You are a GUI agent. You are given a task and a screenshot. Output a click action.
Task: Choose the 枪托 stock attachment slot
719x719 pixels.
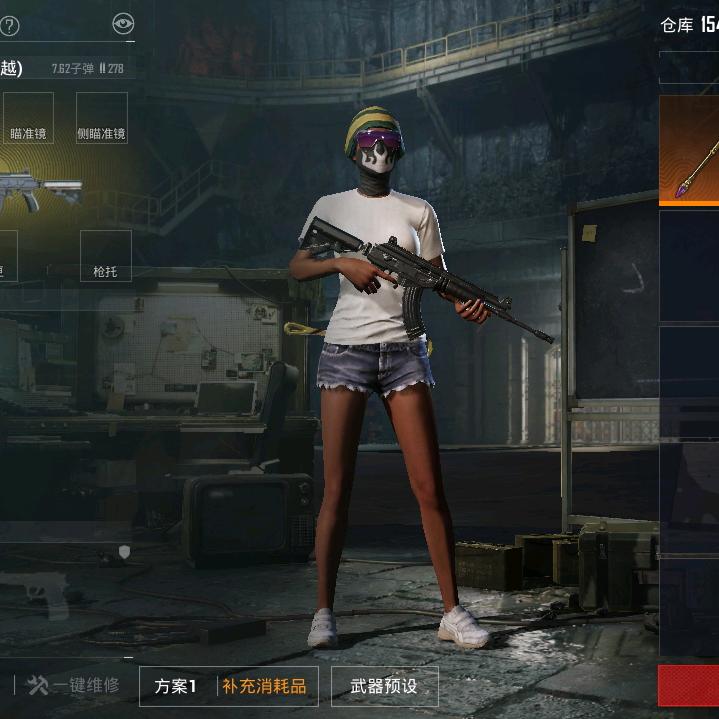tap(105, 256)
